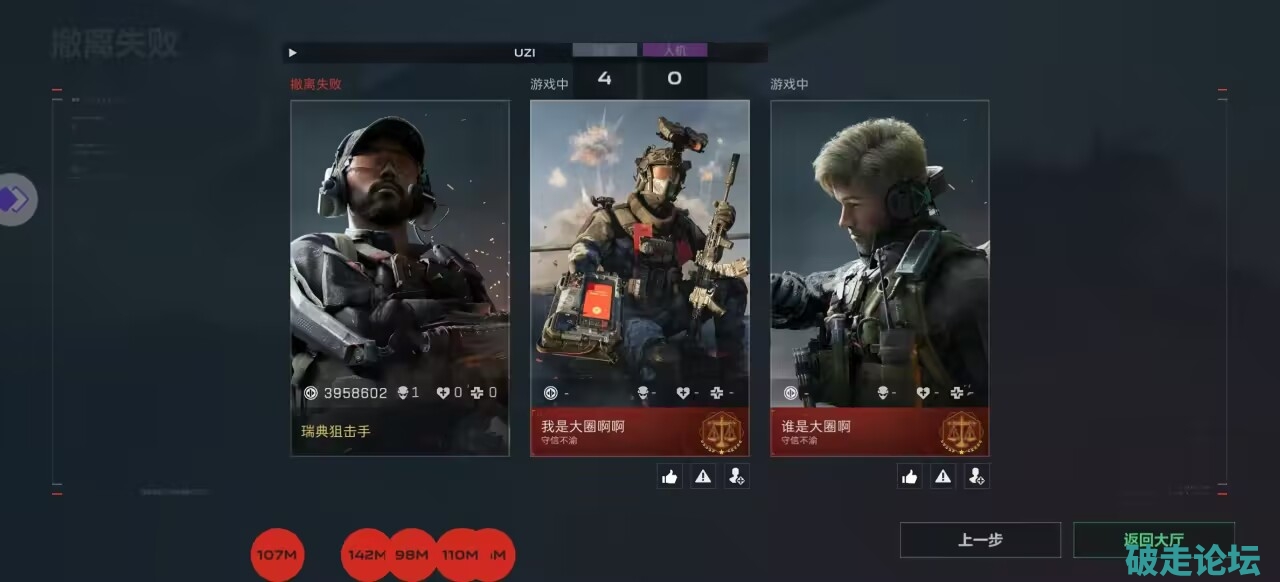Image resolution: width=1280 pixels, height=582 pixels.
Task: Open the 我是大圈啊啊 player card
Action: pyautogui.click(x=640, y=278)
